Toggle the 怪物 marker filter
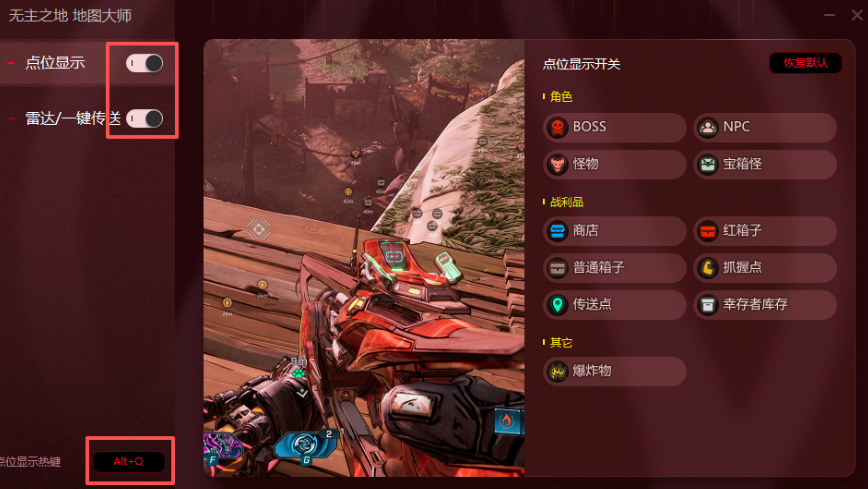 click(x=615, y=164)
